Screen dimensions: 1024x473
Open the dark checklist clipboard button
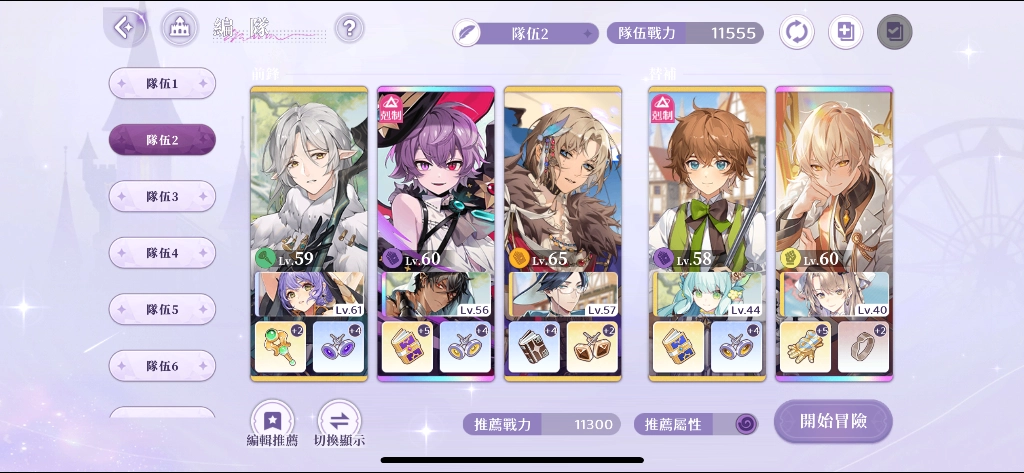click(894, 32)
